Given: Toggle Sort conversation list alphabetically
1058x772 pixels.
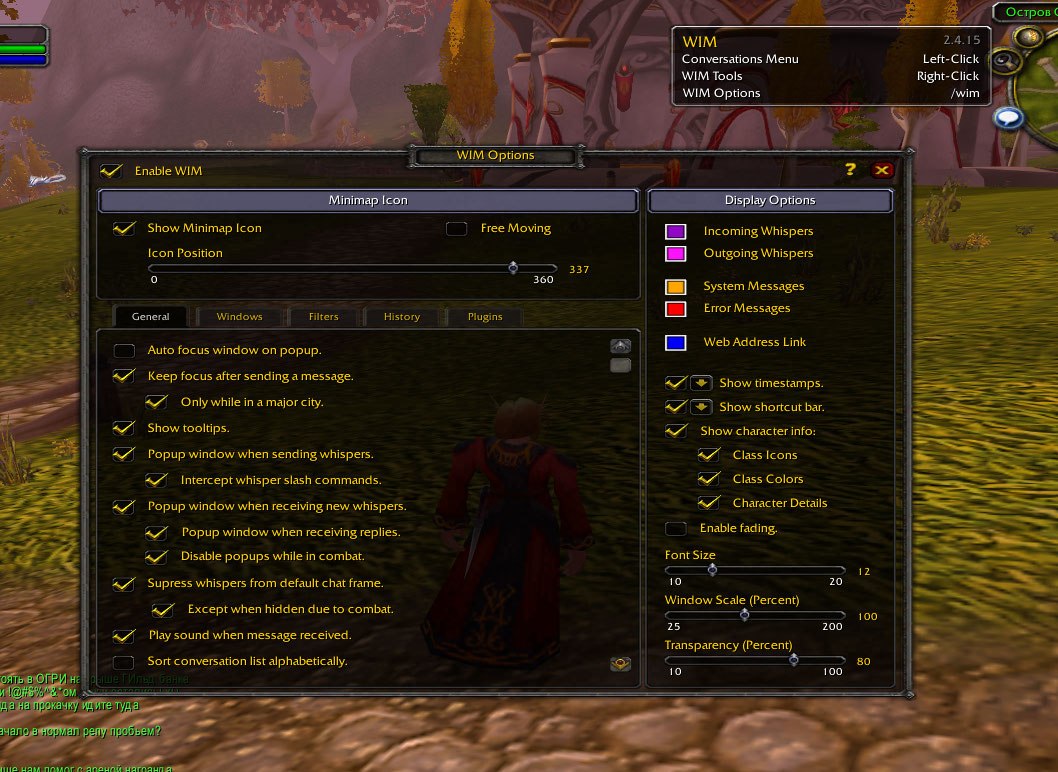Looking at the screenshot, I should coord(124,662).
